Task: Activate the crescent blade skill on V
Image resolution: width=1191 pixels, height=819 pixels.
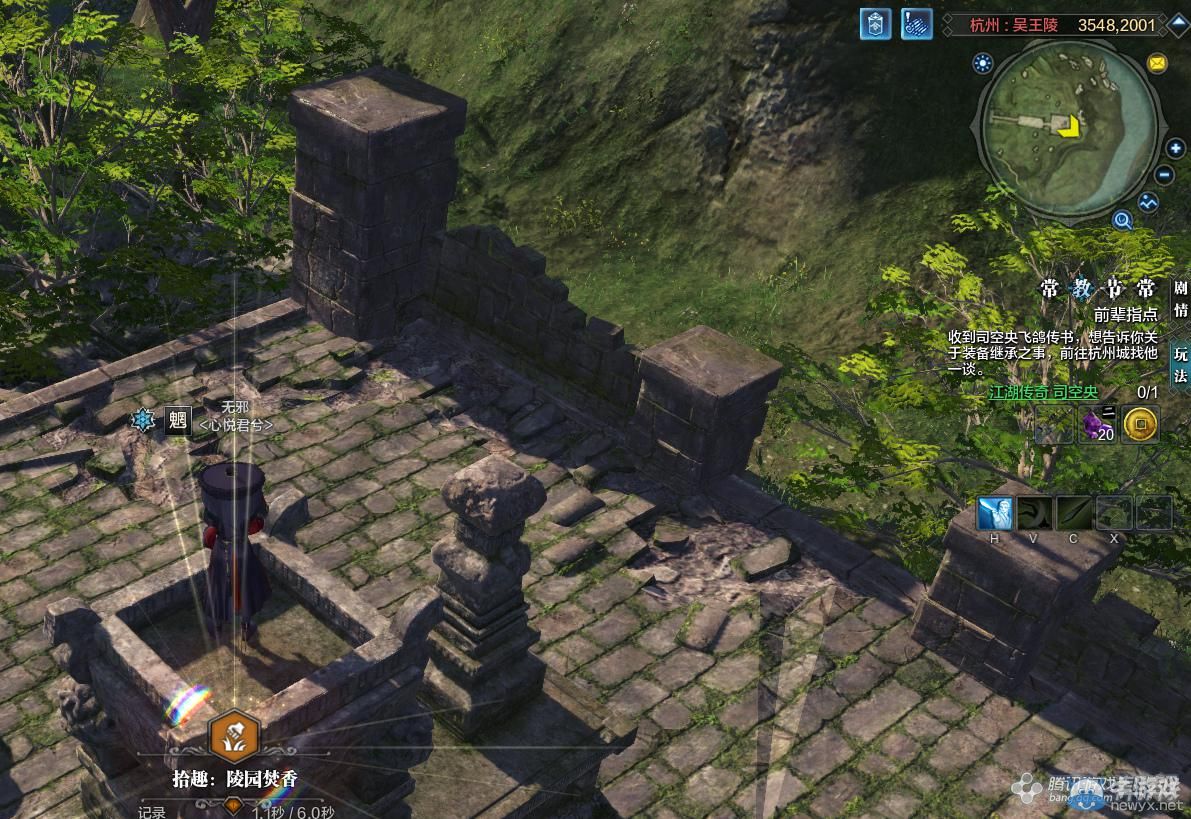Action: (x=1035, y=514)
